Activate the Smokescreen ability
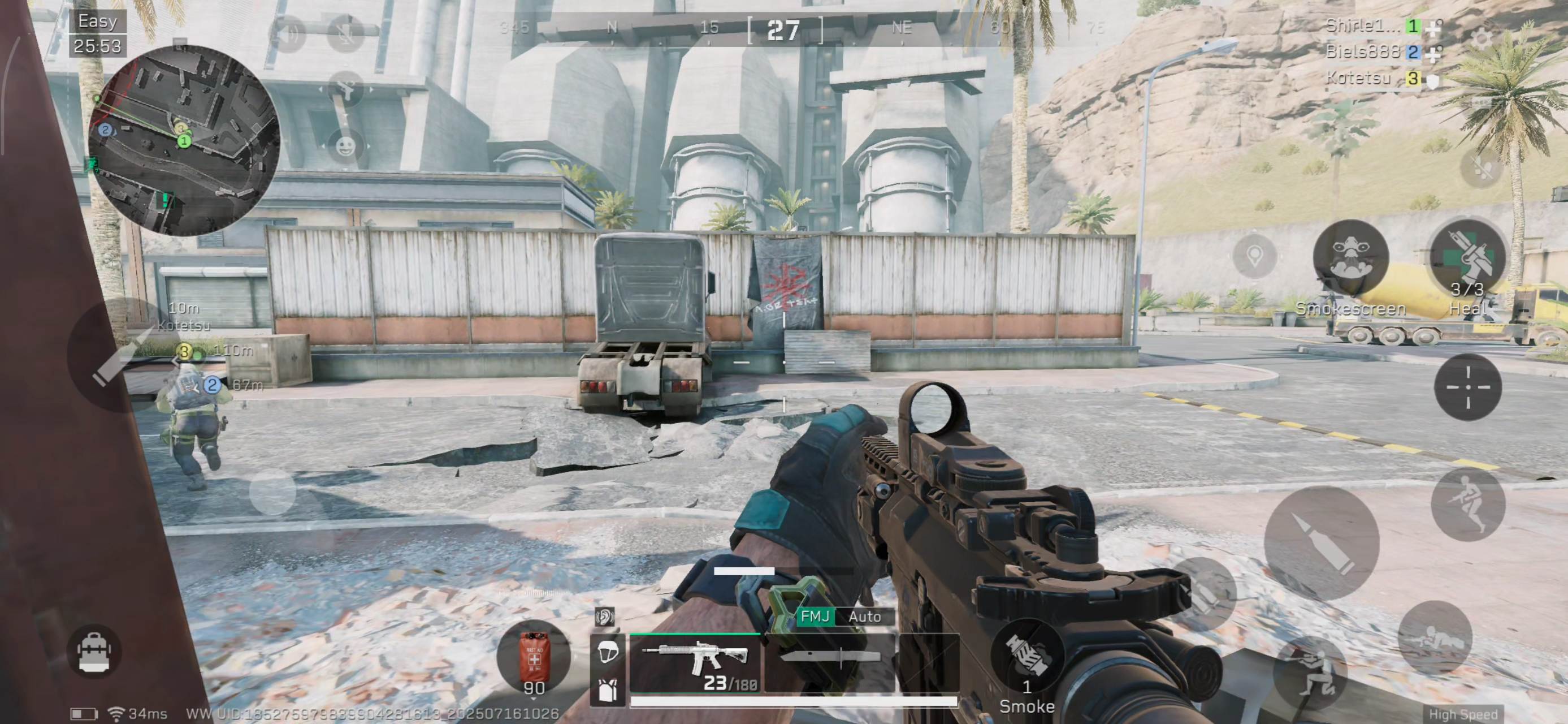 point(1351,259)
